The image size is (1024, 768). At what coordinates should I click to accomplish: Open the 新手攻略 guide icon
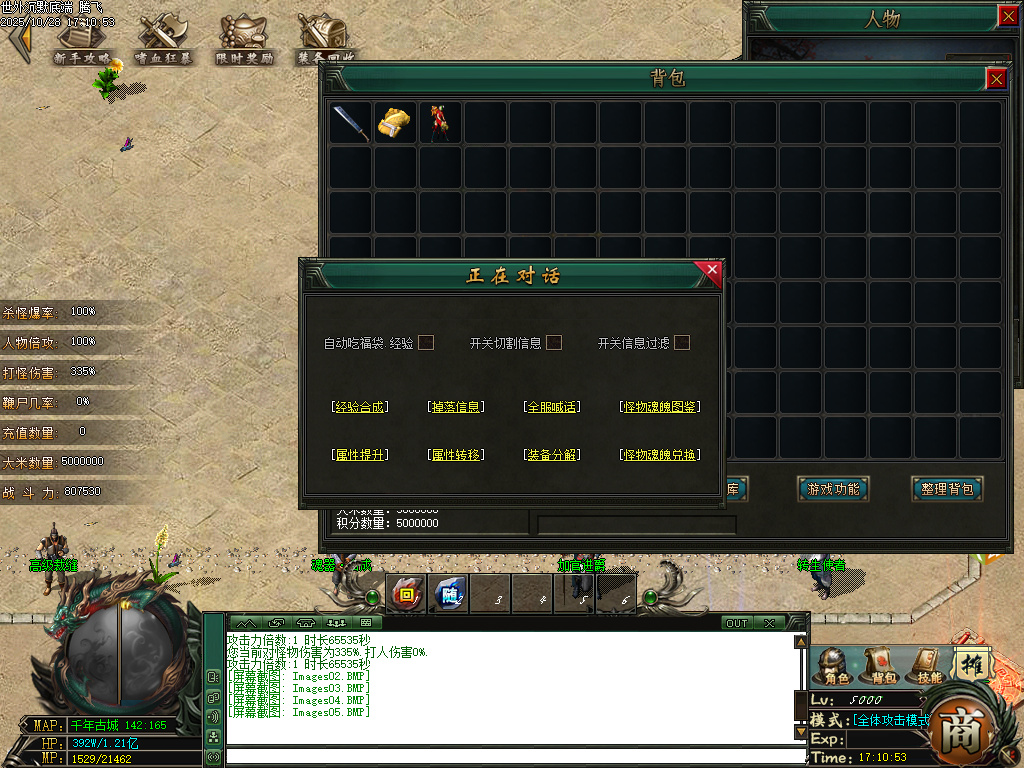[82, 40]
